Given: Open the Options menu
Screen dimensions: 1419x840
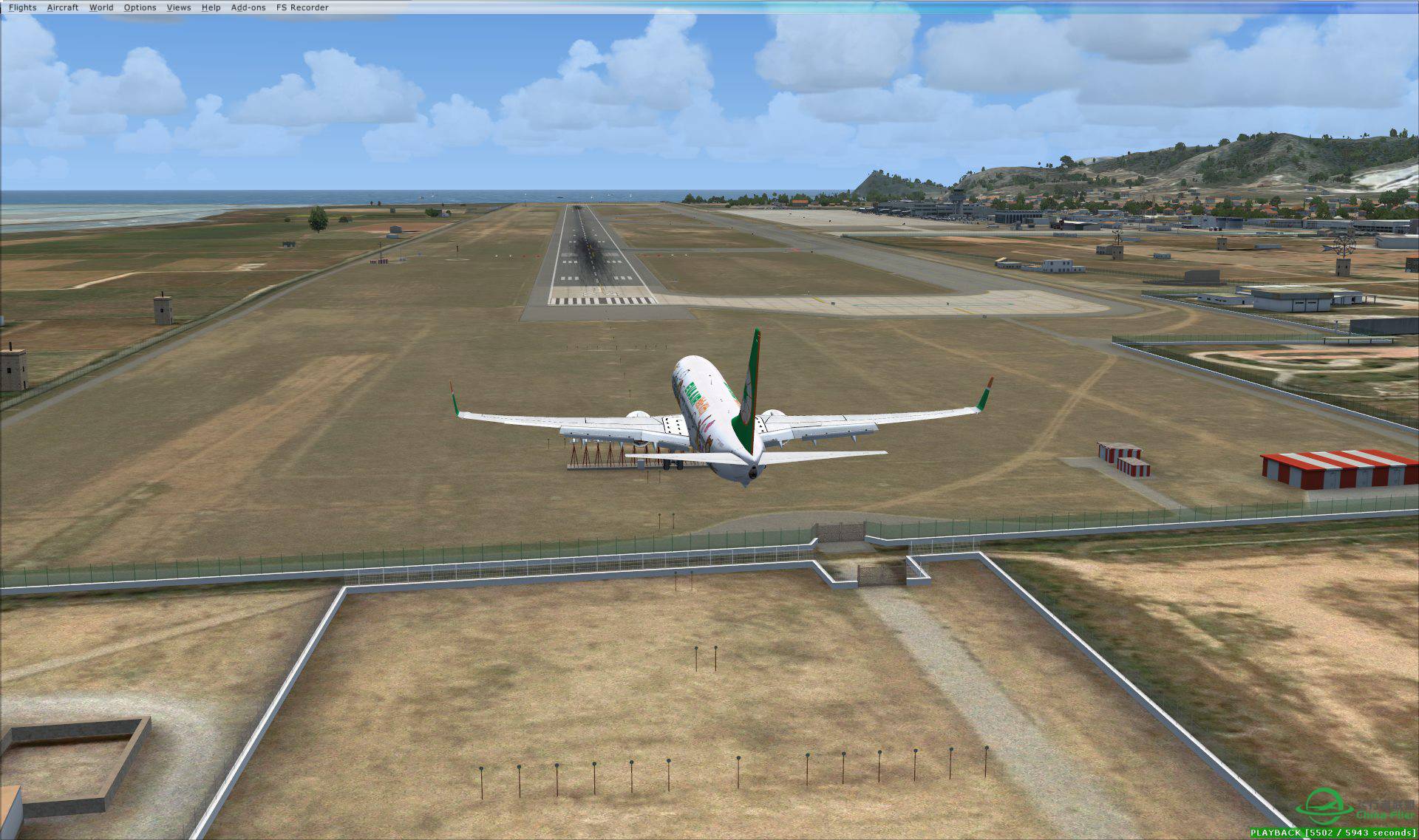Looking at the screenshot, I should click(x=140, y=7).
